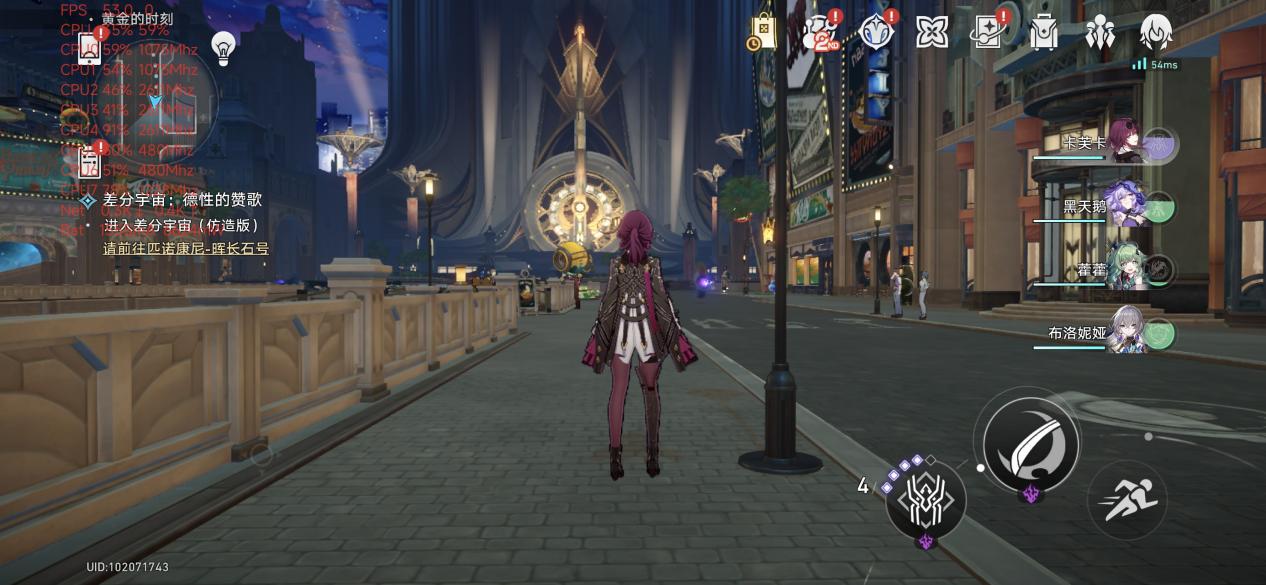Select the 差分宇宙 quest tracker
This screenshot has height=585, width=1266.
(175, 201)
